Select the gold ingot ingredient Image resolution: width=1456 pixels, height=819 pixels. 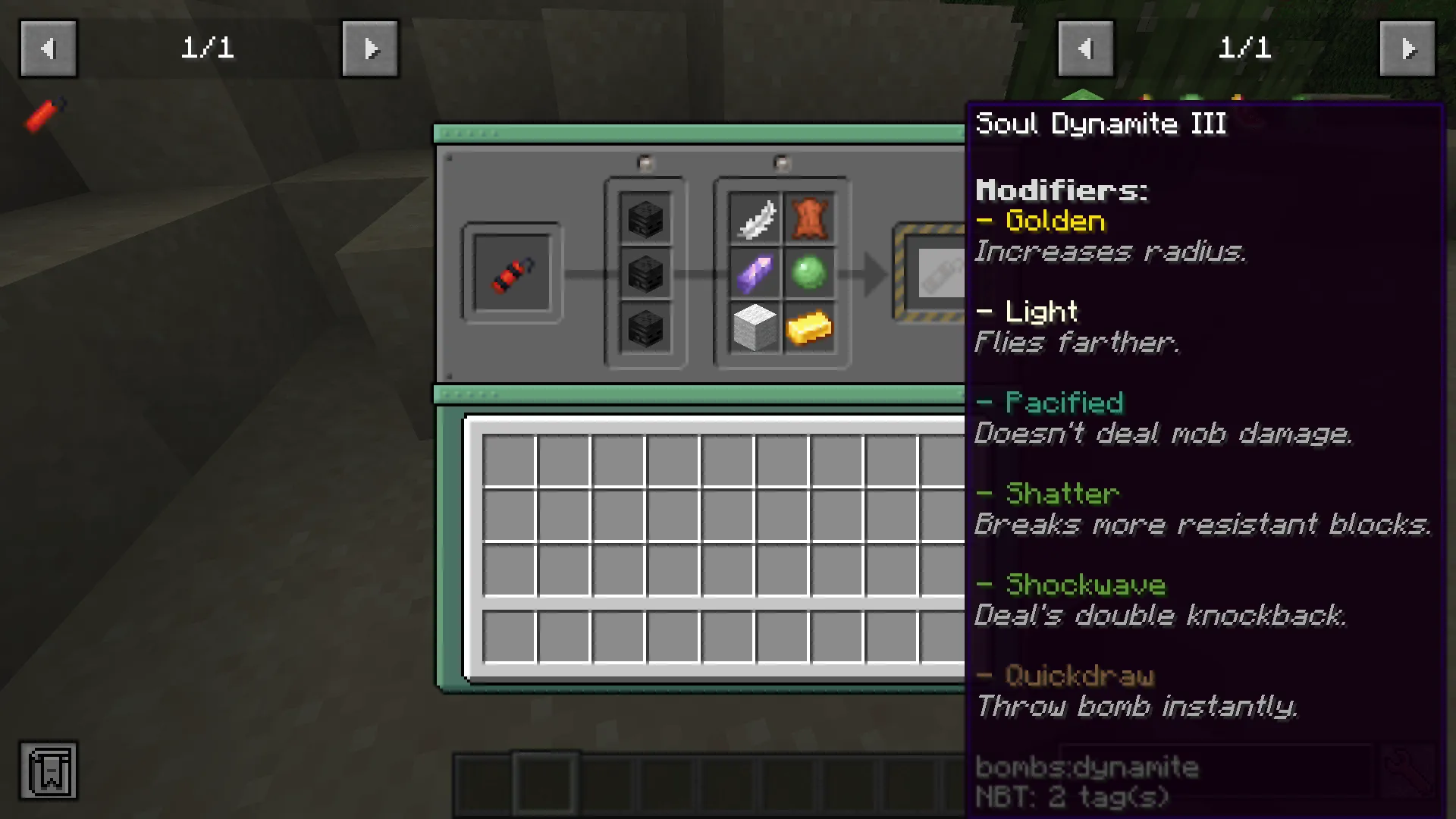point(810,328)
